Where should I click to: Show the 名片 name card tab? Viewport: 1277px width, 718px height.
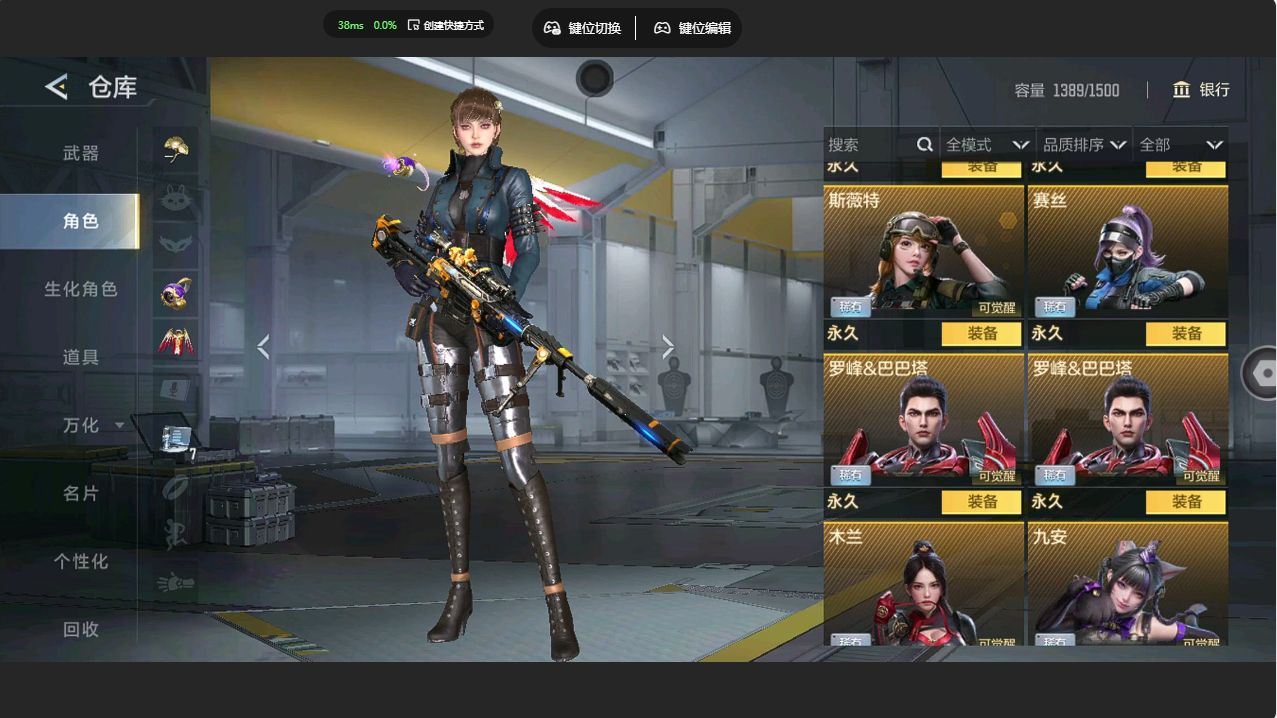tap(81, 493)
